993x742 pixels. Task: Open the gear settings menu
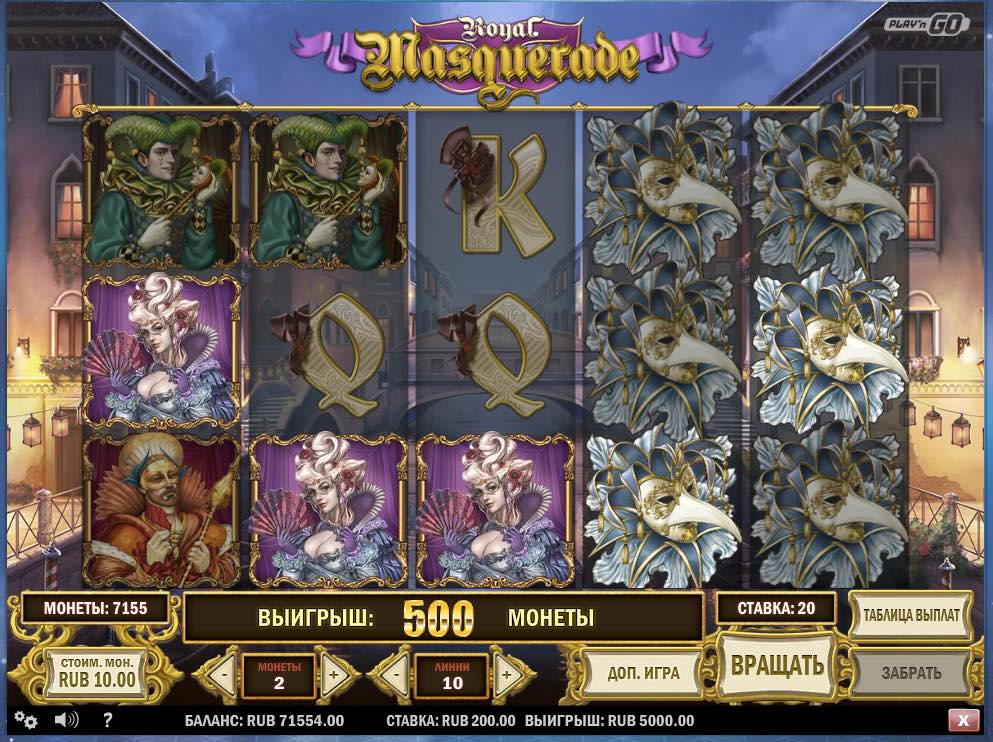(26, 720)
